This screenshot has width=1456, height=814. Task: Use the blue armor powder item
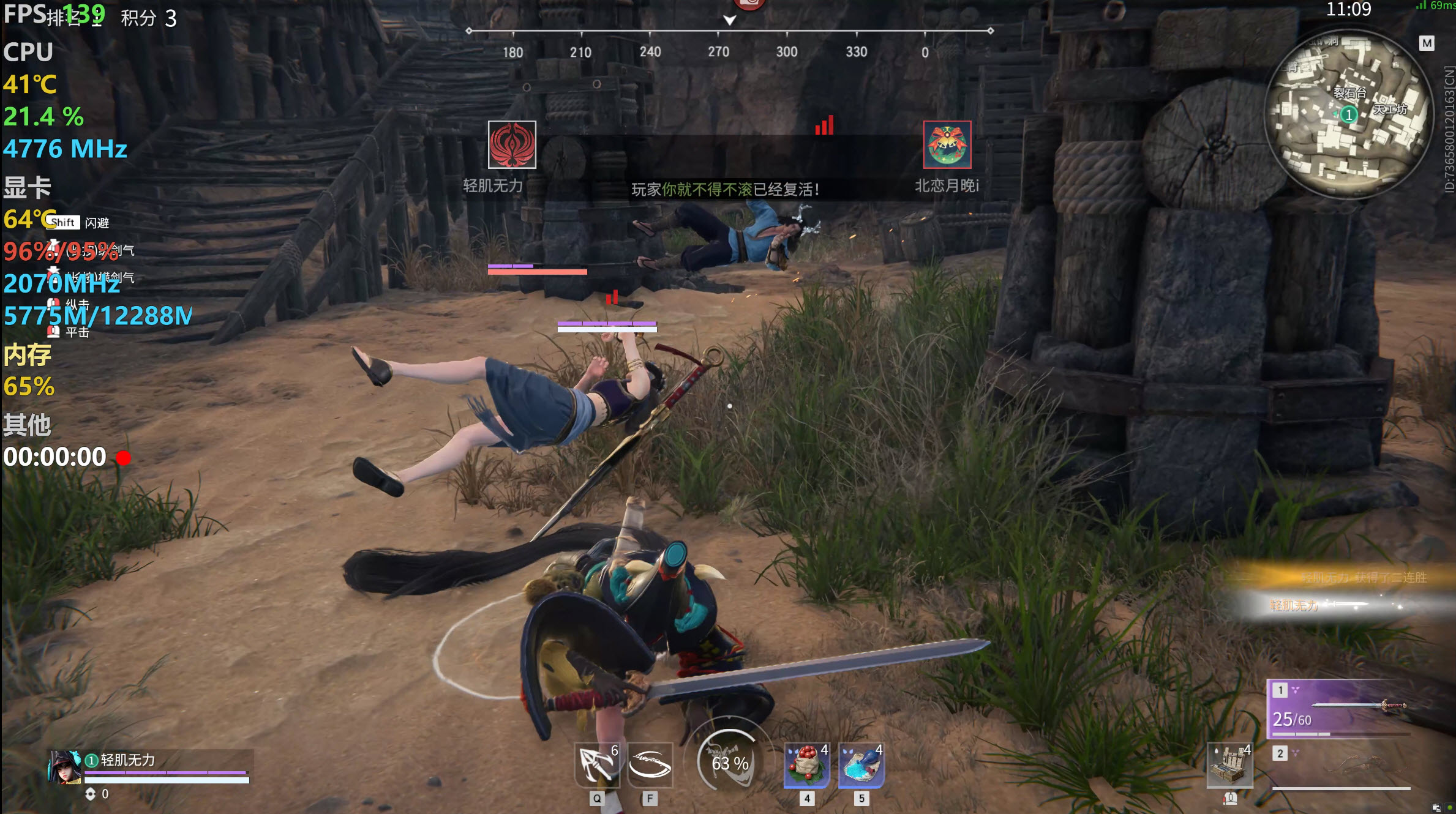tap(861, 765)
